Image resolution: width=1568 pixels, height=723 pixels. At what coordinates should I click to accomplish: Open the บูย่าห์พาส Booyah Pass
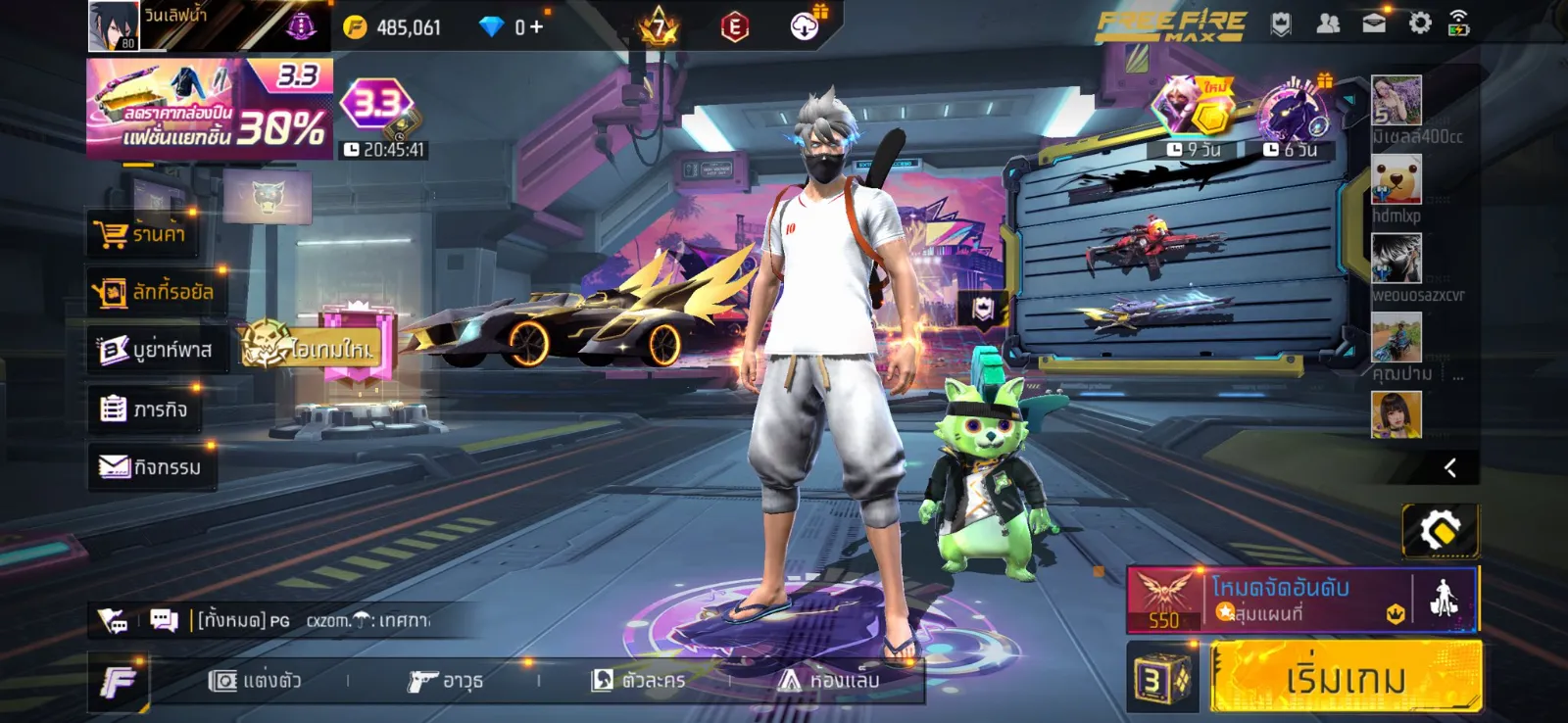157,350
